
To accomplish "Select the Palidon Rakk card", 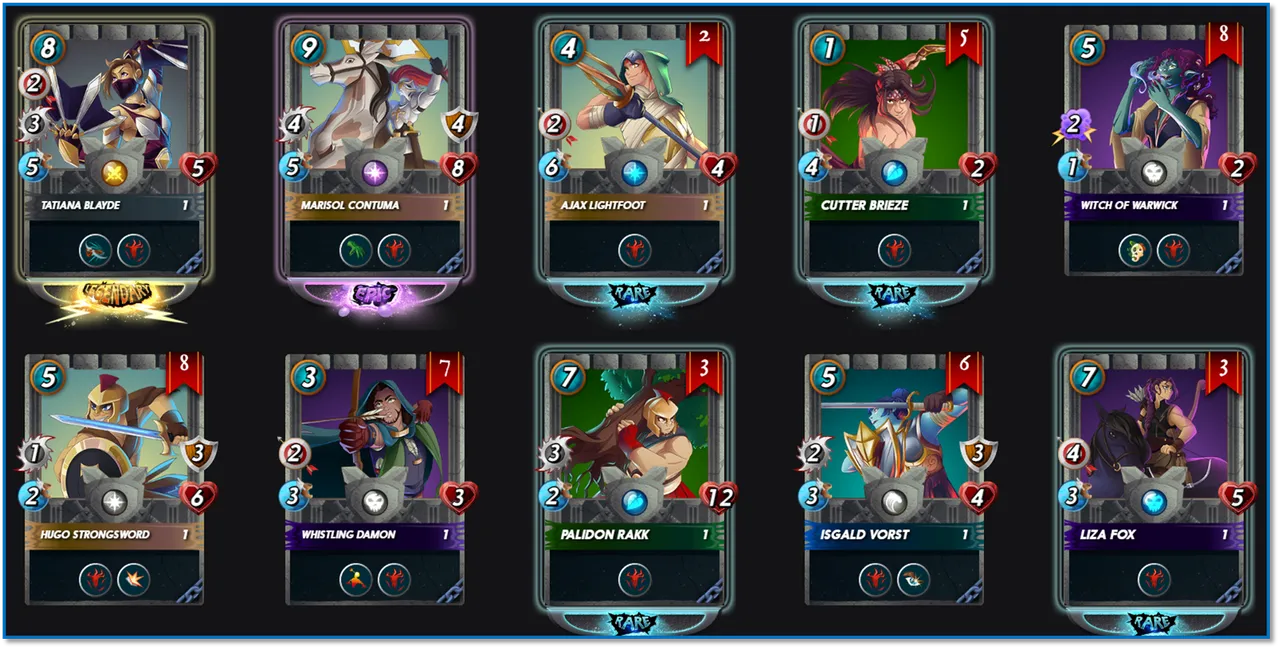I will (634, 480).
